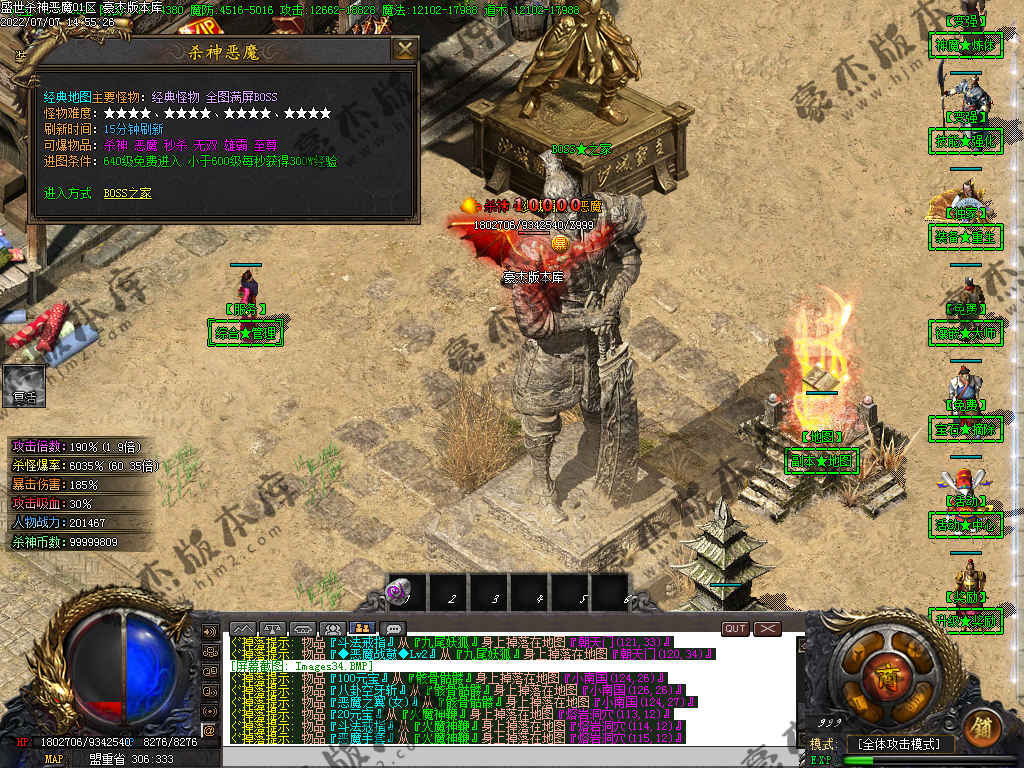Open the central 商 shop orb
The height and width of the screenshot is (768, 1024).
882,670
